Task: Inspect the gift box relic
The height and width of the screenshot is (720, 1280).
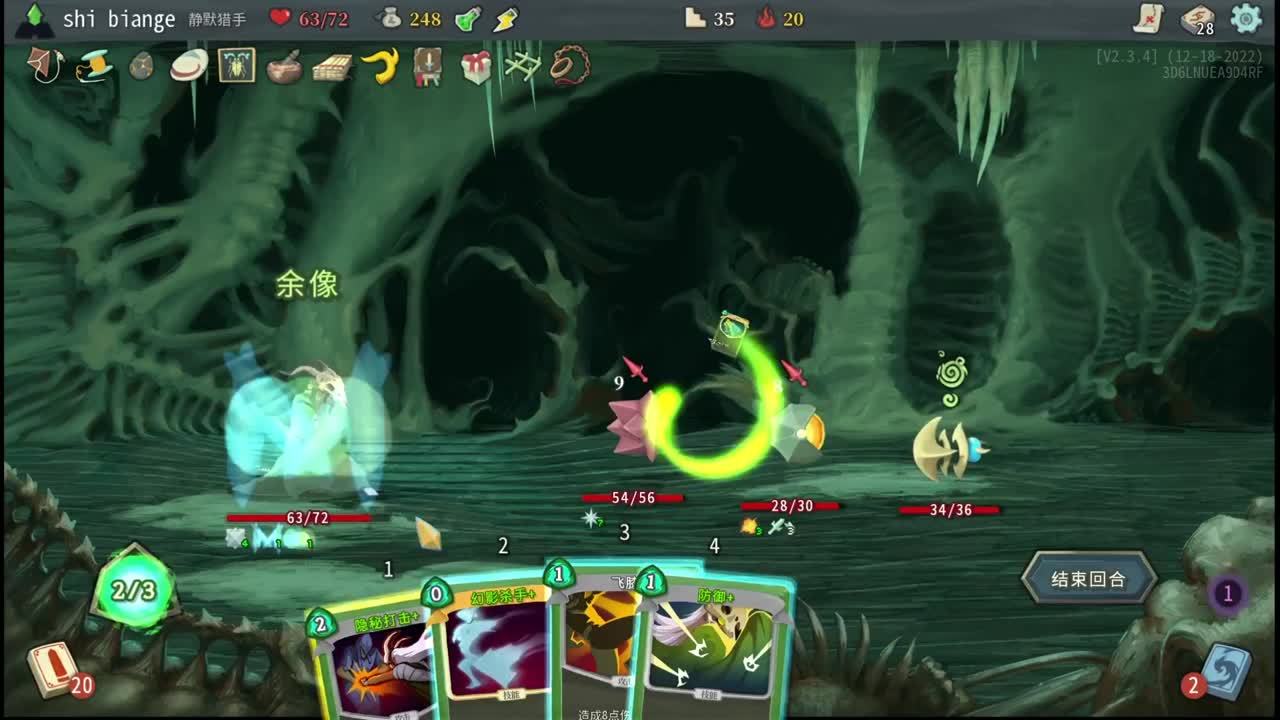Action: (x=476, y=66)
